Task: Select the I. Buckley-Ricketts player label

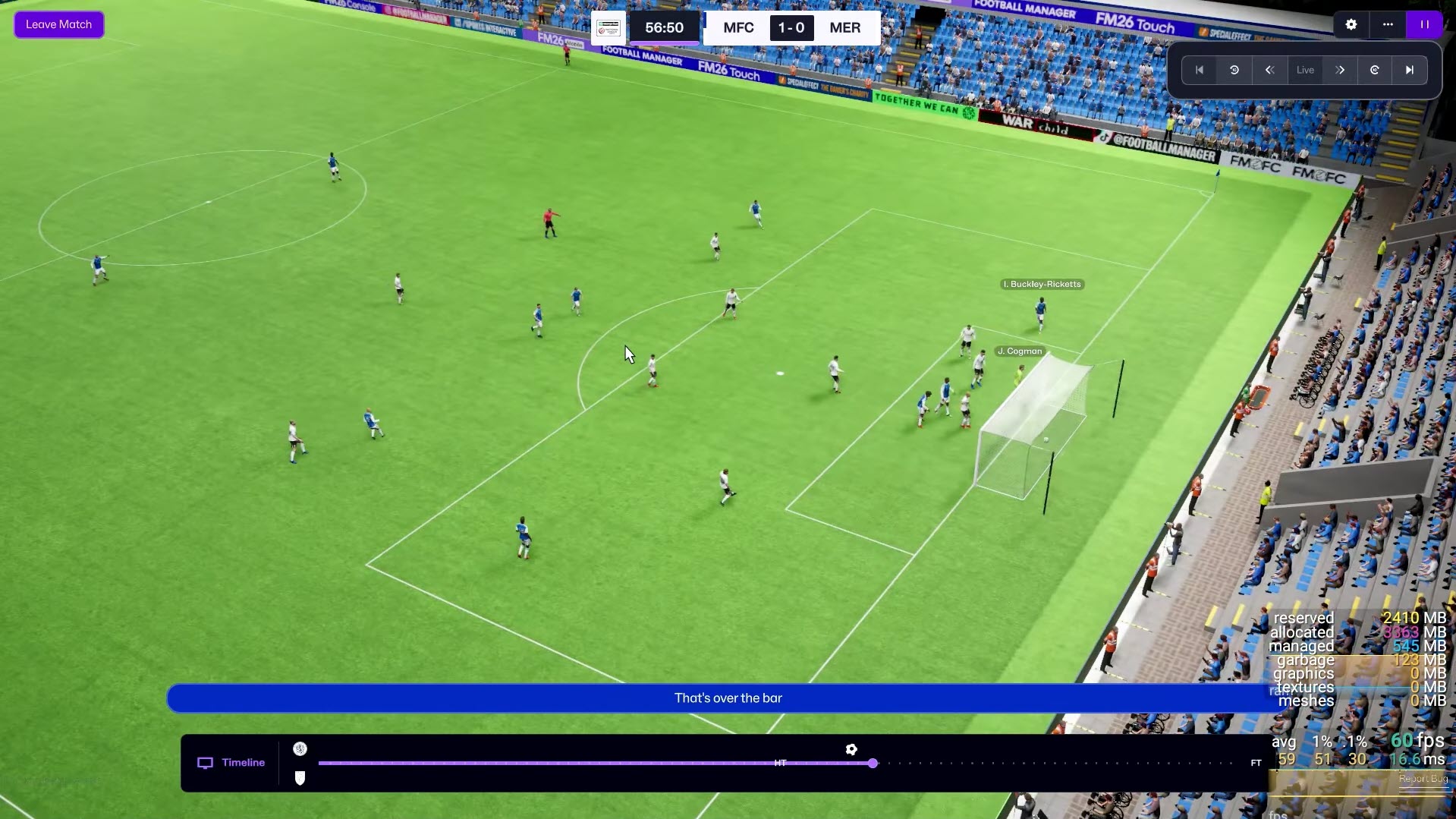Action: pos(1042,284)
